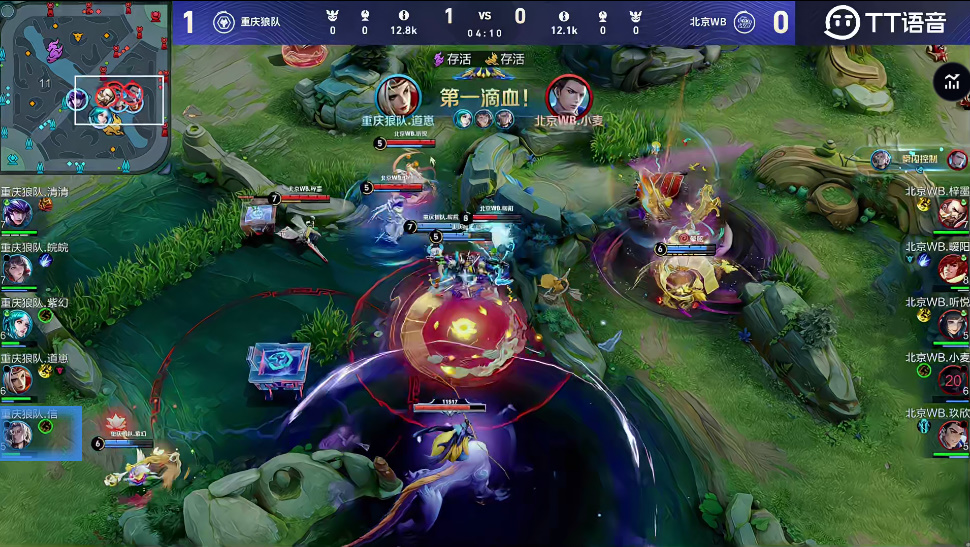
Task: Select 北京WB.梓墨 hero portrait
Action: tap(952, 214)
